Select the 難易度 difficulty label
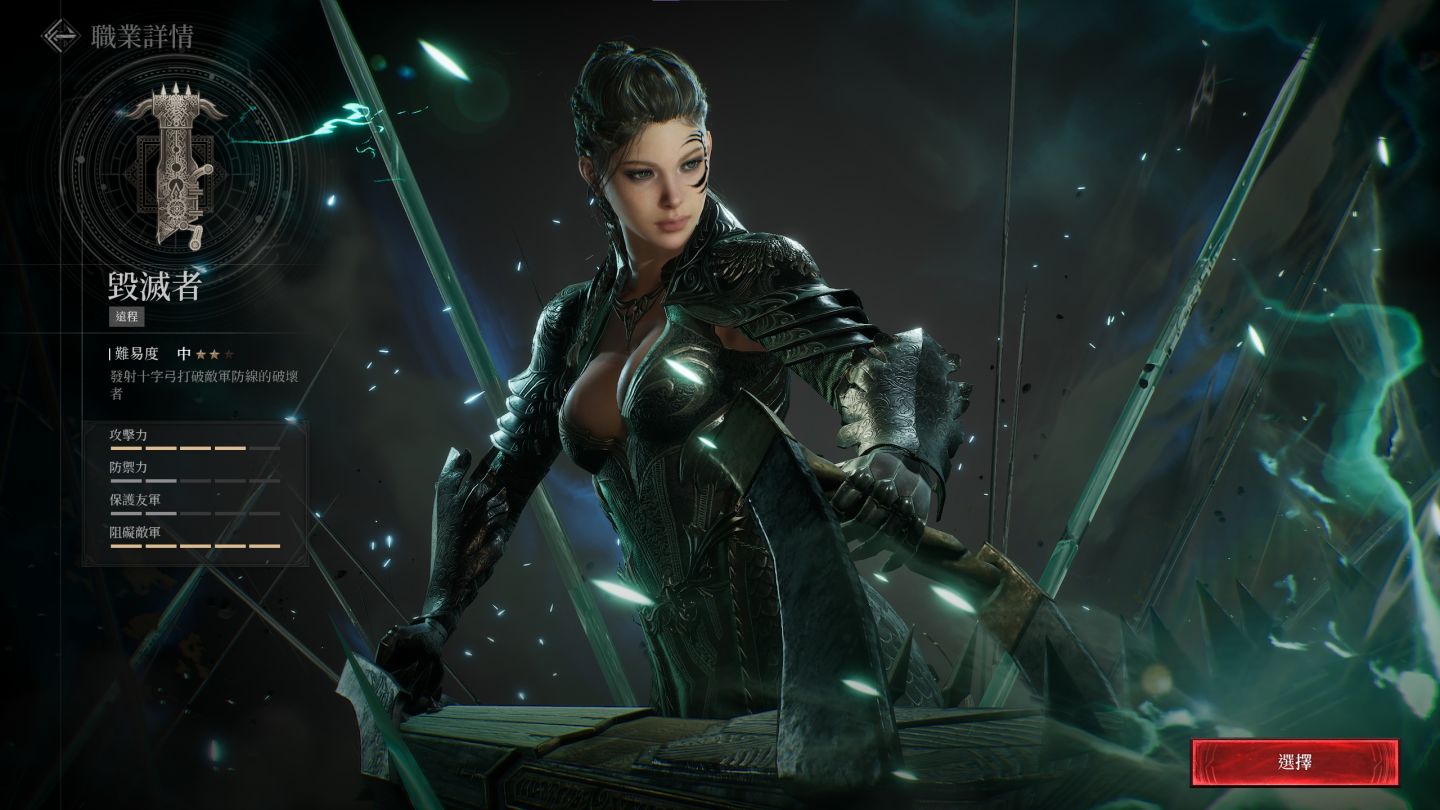The image size is (1440, 810). click(x=139, y=353)
